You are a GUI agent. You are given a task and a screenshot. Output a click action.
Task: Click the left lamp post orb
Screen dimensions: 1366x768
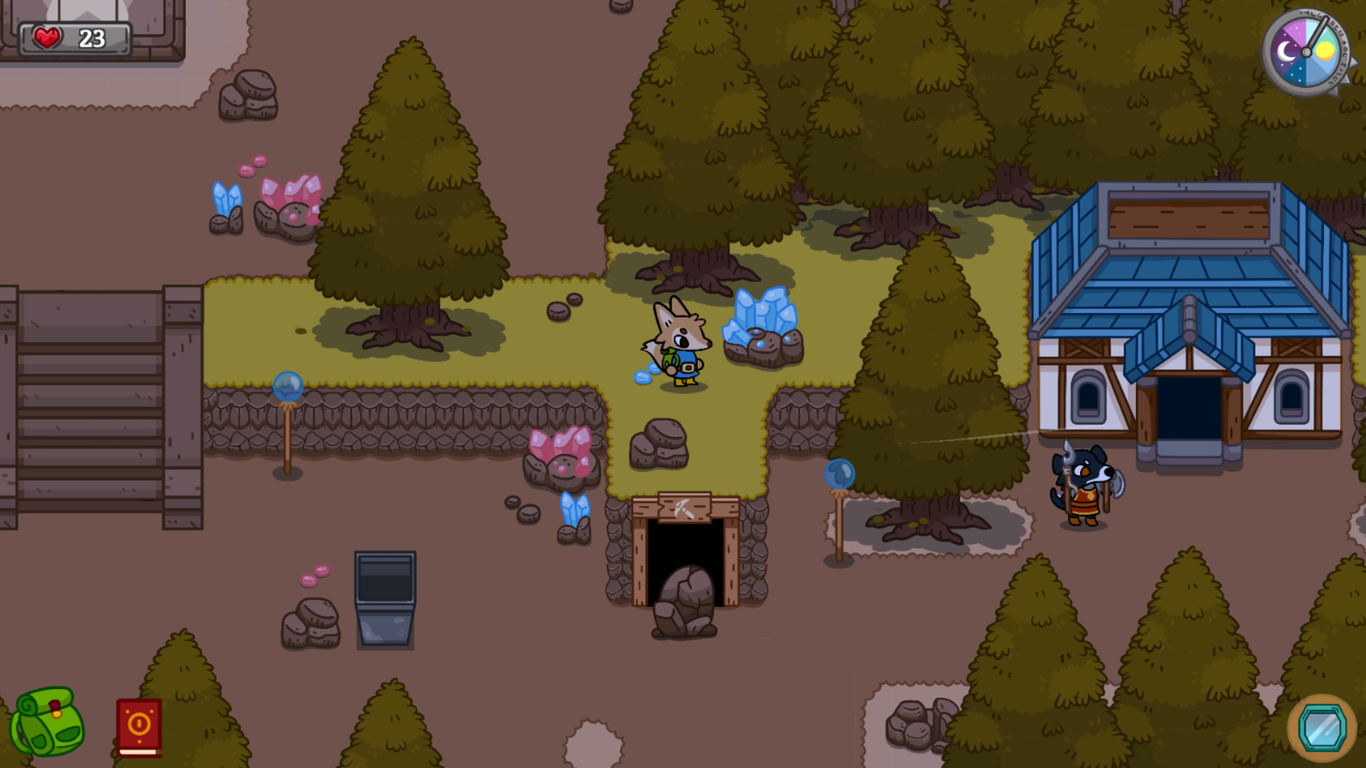[x=286, y=385]
